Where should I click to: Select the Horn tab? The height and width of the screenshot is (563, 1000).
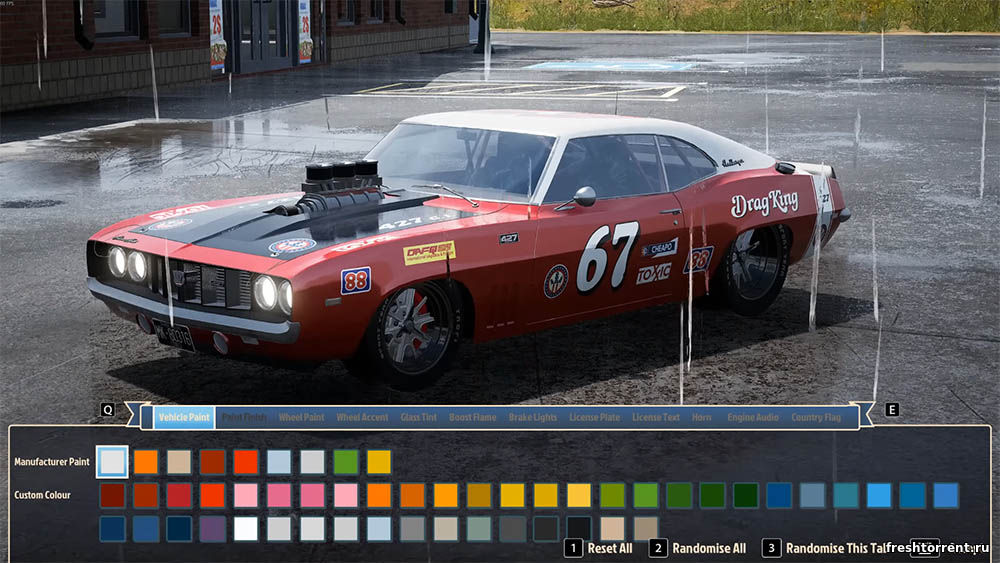click(702, 417)
